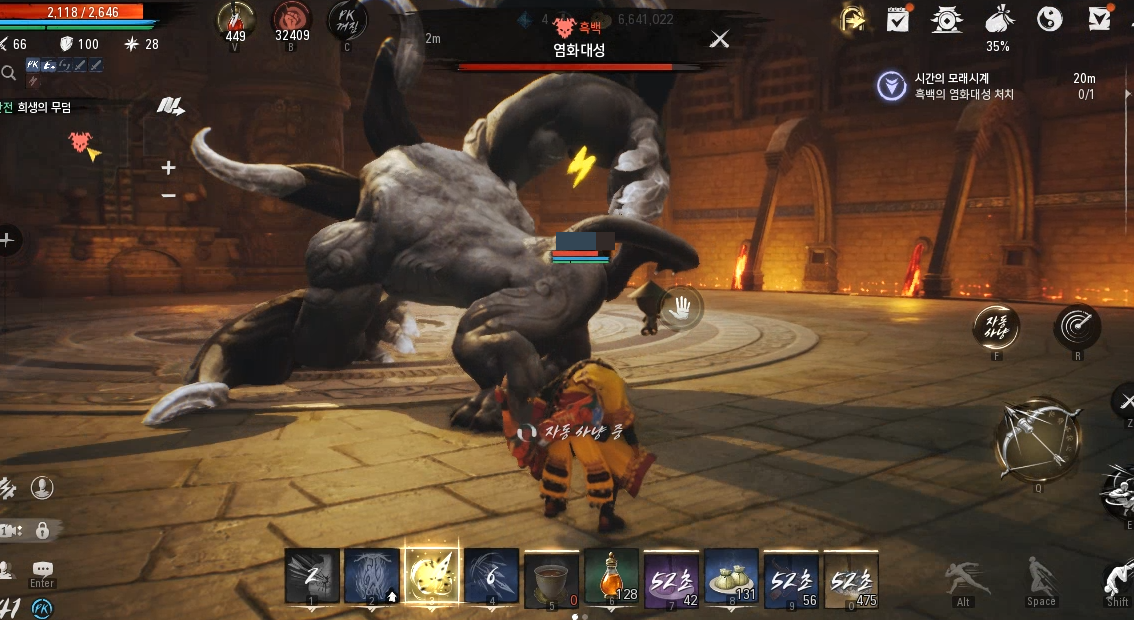1134x620 pixels.
Task: Fire the bow basic attack
Action: (x=1037, y=440)
